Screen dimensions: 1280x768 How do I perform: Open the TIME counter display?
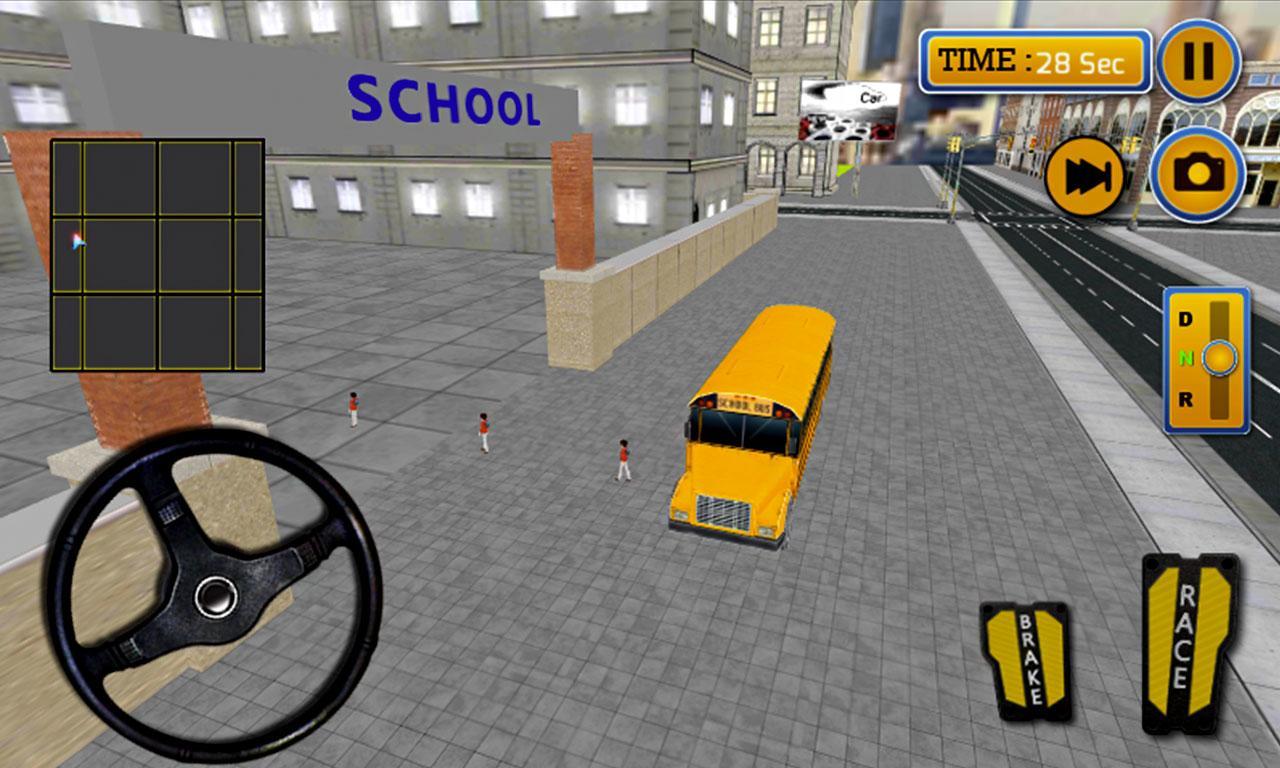point(1035,60)
